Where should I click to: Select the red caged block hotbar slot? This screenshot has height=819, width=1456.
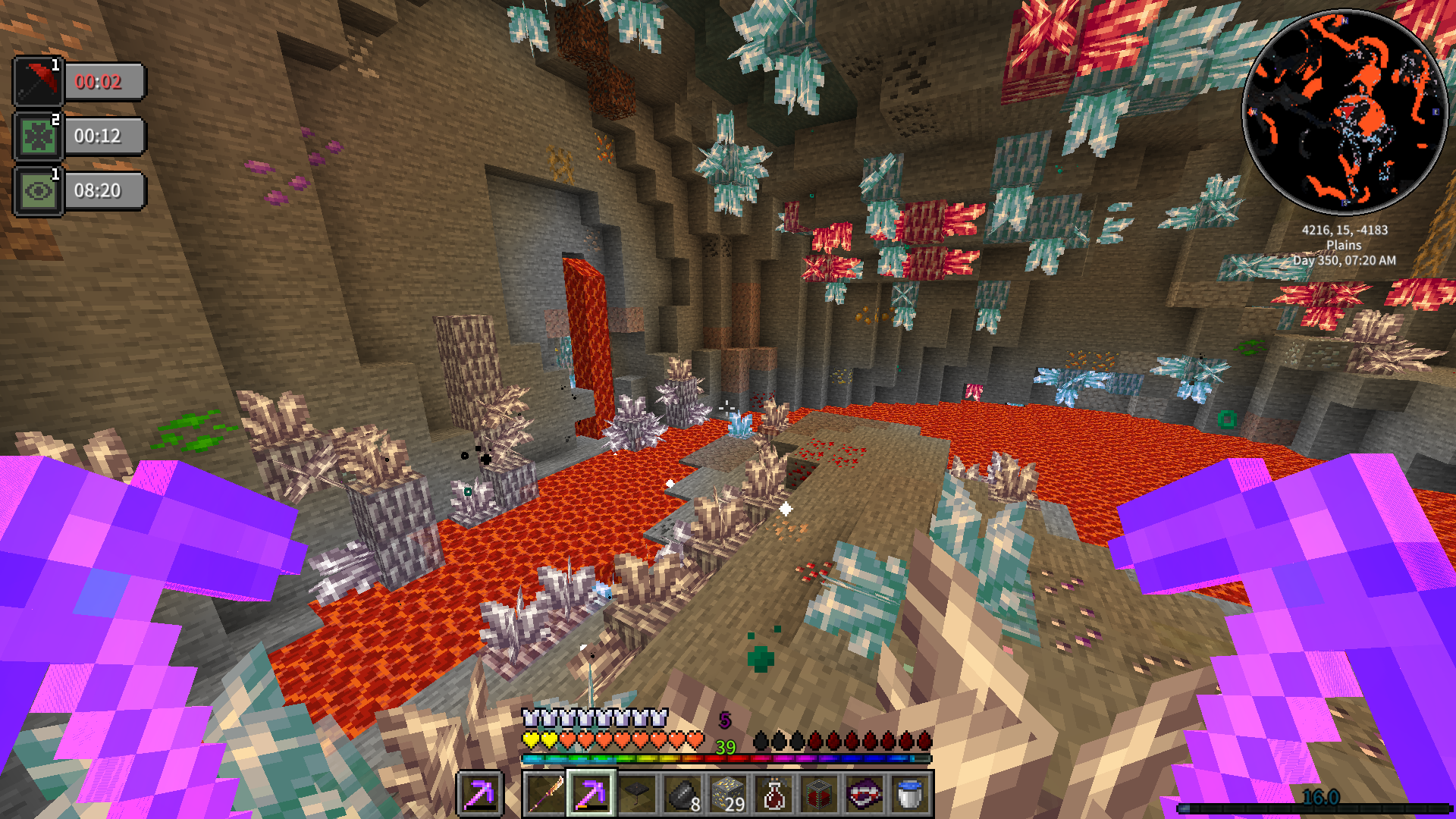818,794
